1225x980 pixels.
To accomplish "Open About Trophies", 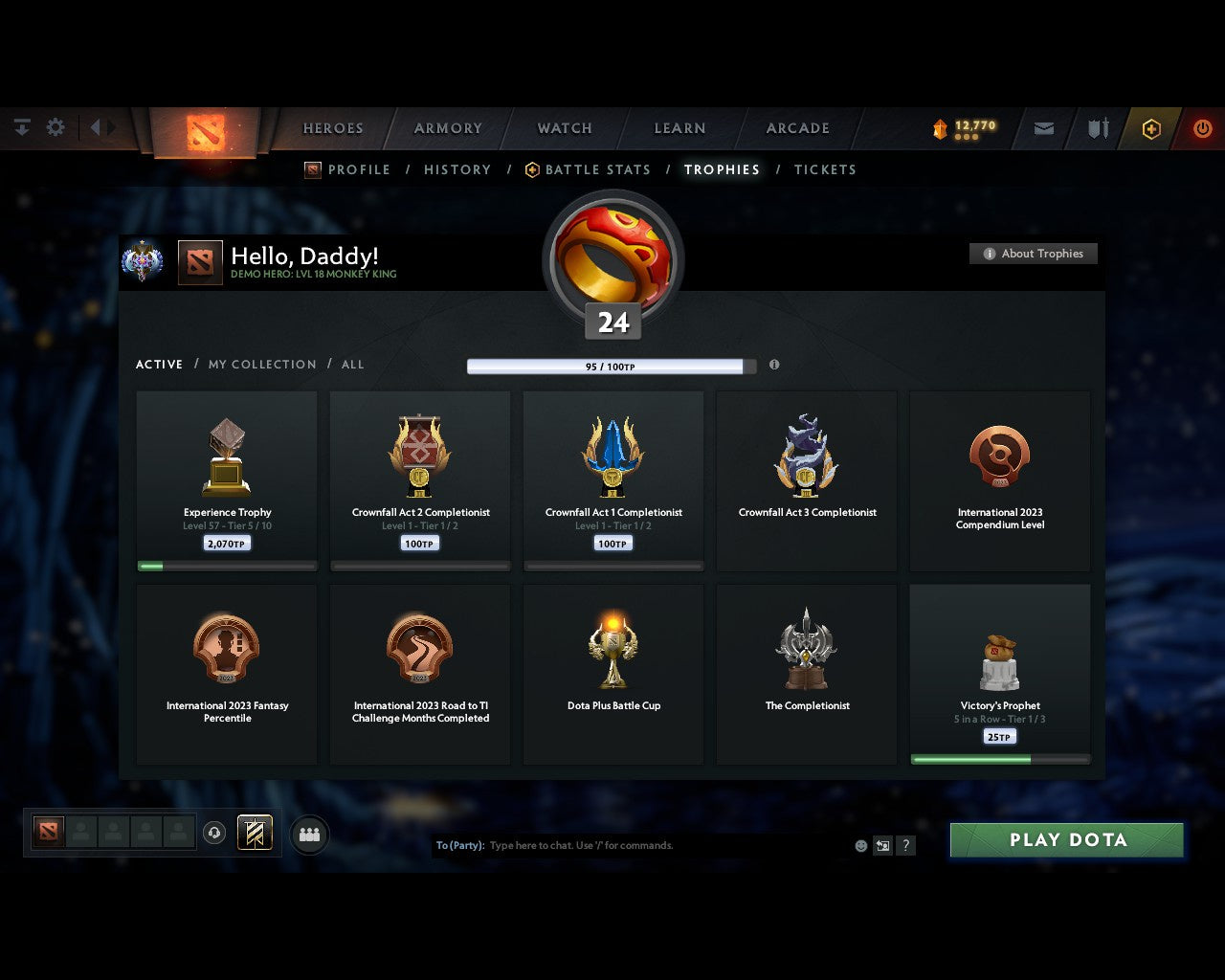I will point(1034,254).
